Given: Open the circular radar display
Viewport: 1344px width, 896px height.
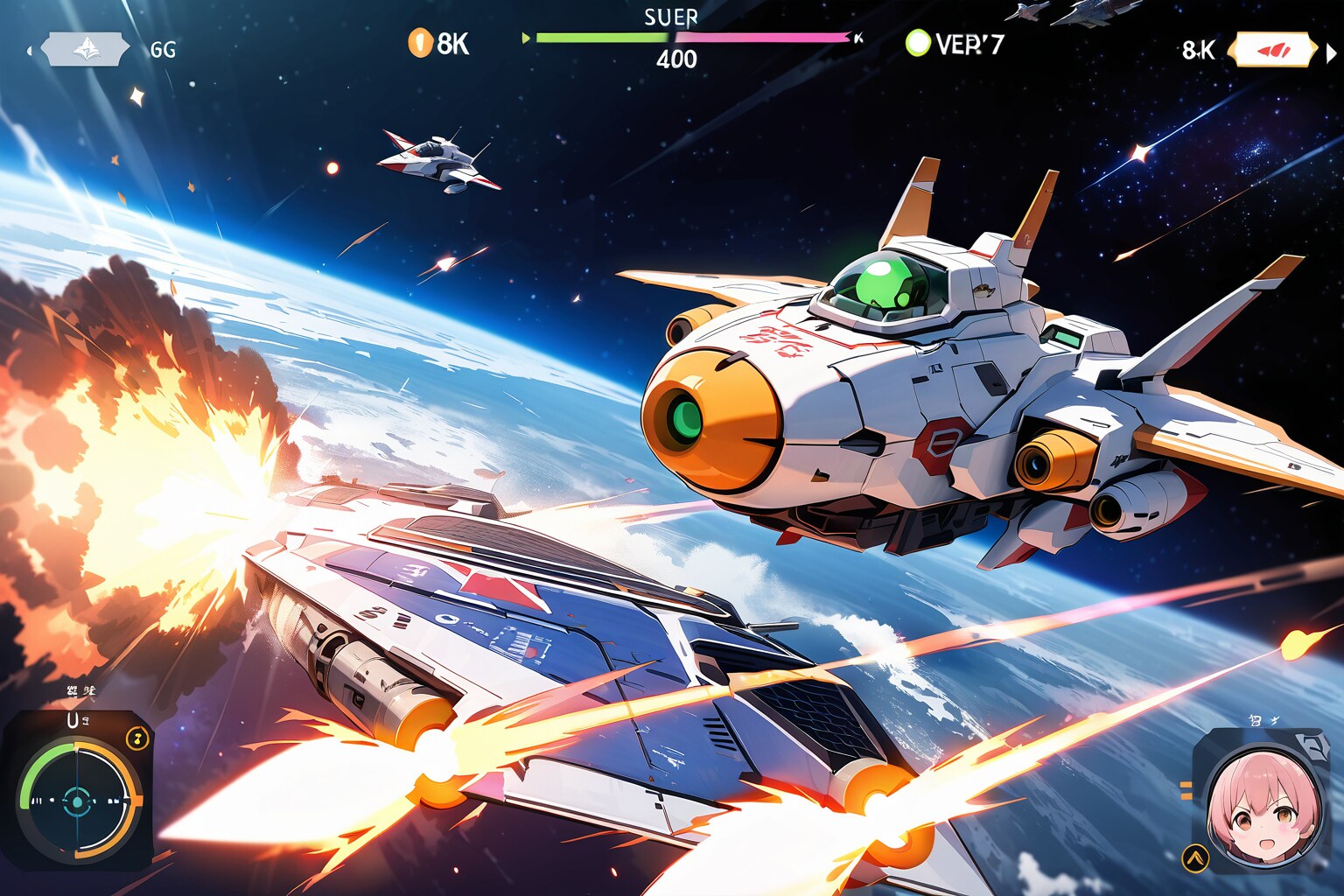Looking at the screenshot, I should (79, 800).
